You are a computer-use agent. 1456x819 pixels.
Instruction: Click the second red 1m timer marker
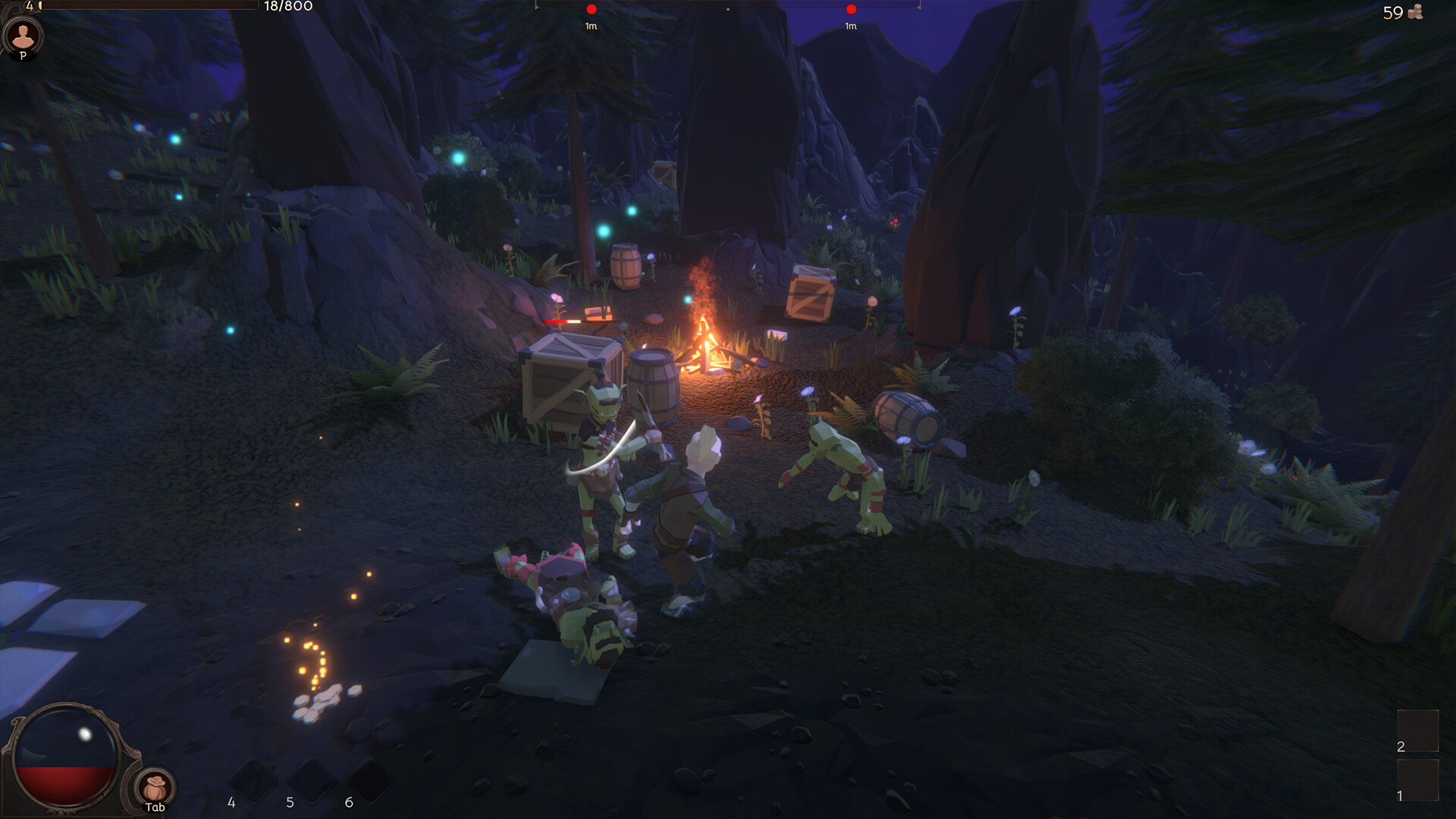(851, 11)
